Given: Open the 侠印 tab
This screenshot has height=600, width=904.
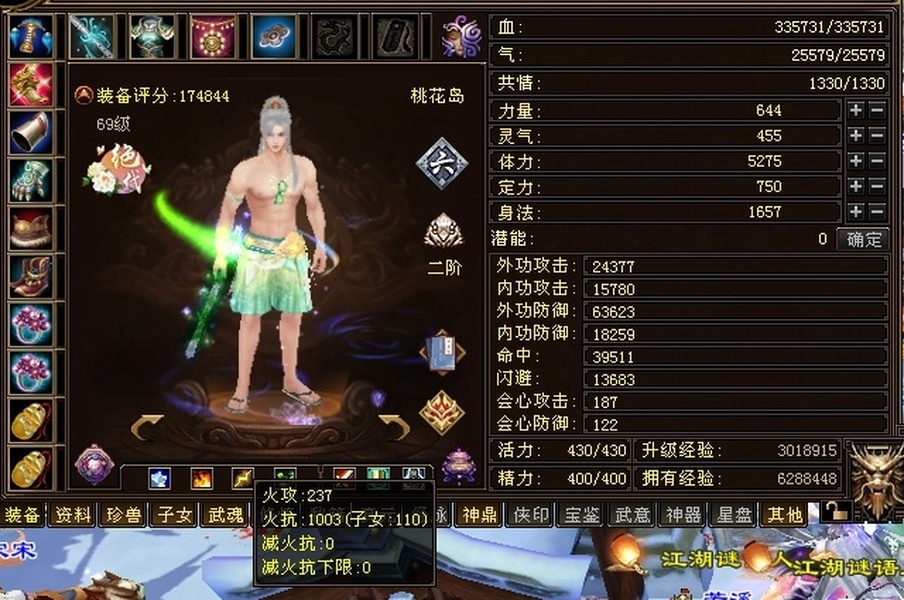Looking at the screenshot, I should (x=530, y=515).
